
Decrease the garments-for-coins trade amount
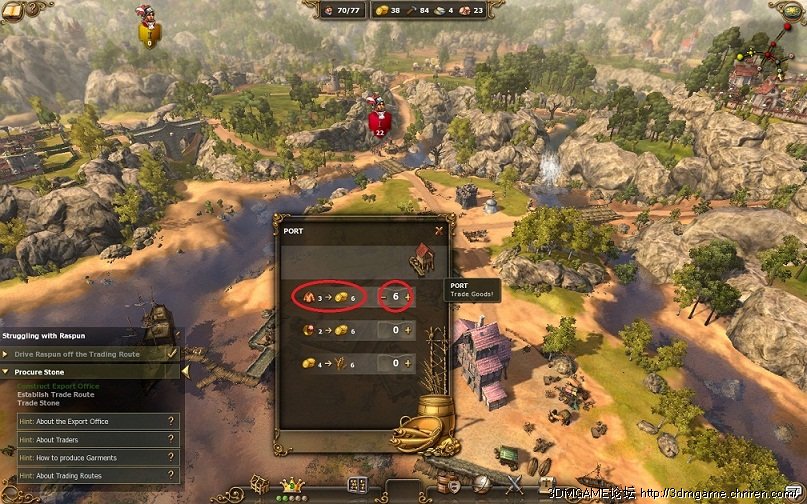coord(383,297)
